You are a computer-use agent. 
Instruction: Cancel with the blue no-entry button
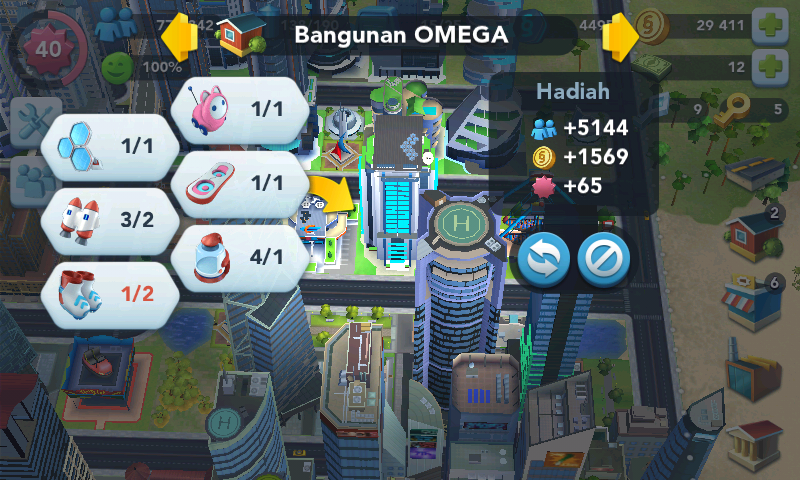[604, 260]
